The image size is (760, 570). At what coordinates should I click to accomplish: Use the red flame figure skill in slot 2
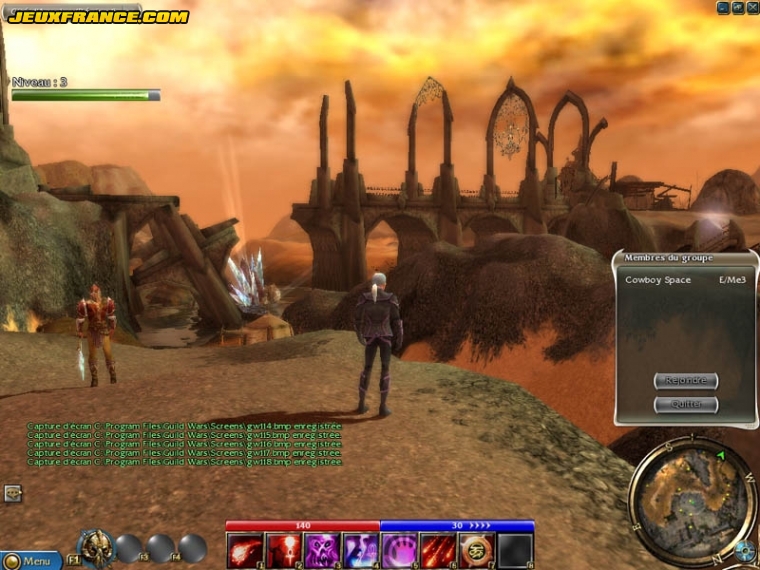click(x=284, y=550)
